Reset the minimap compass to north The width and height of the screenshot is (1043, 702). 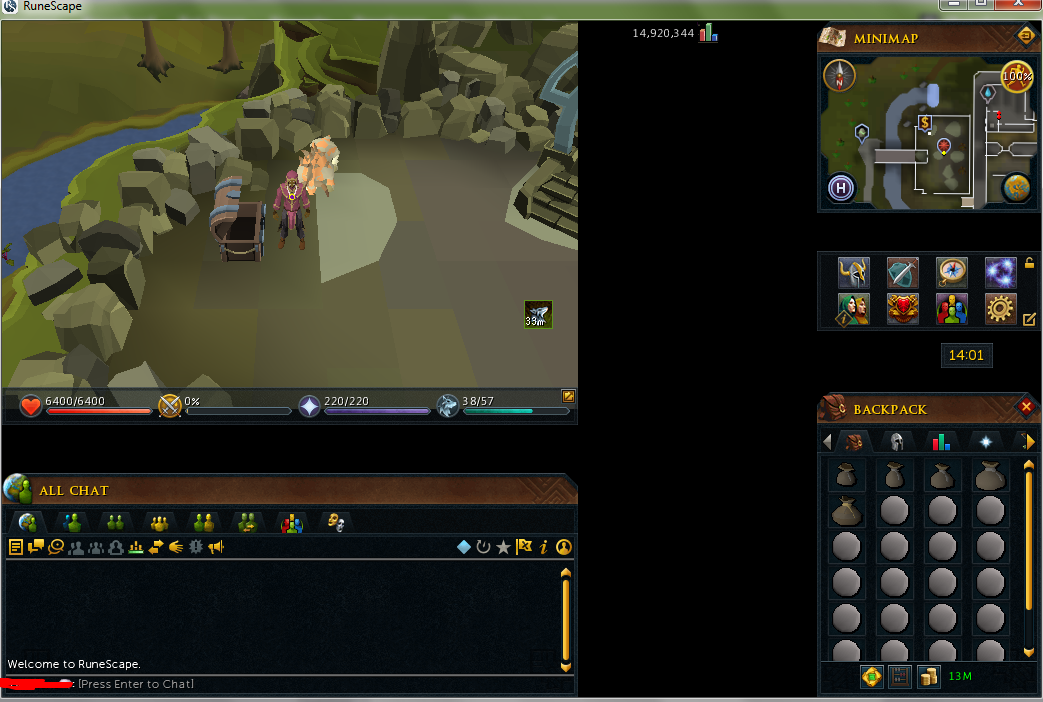[839, 75]
